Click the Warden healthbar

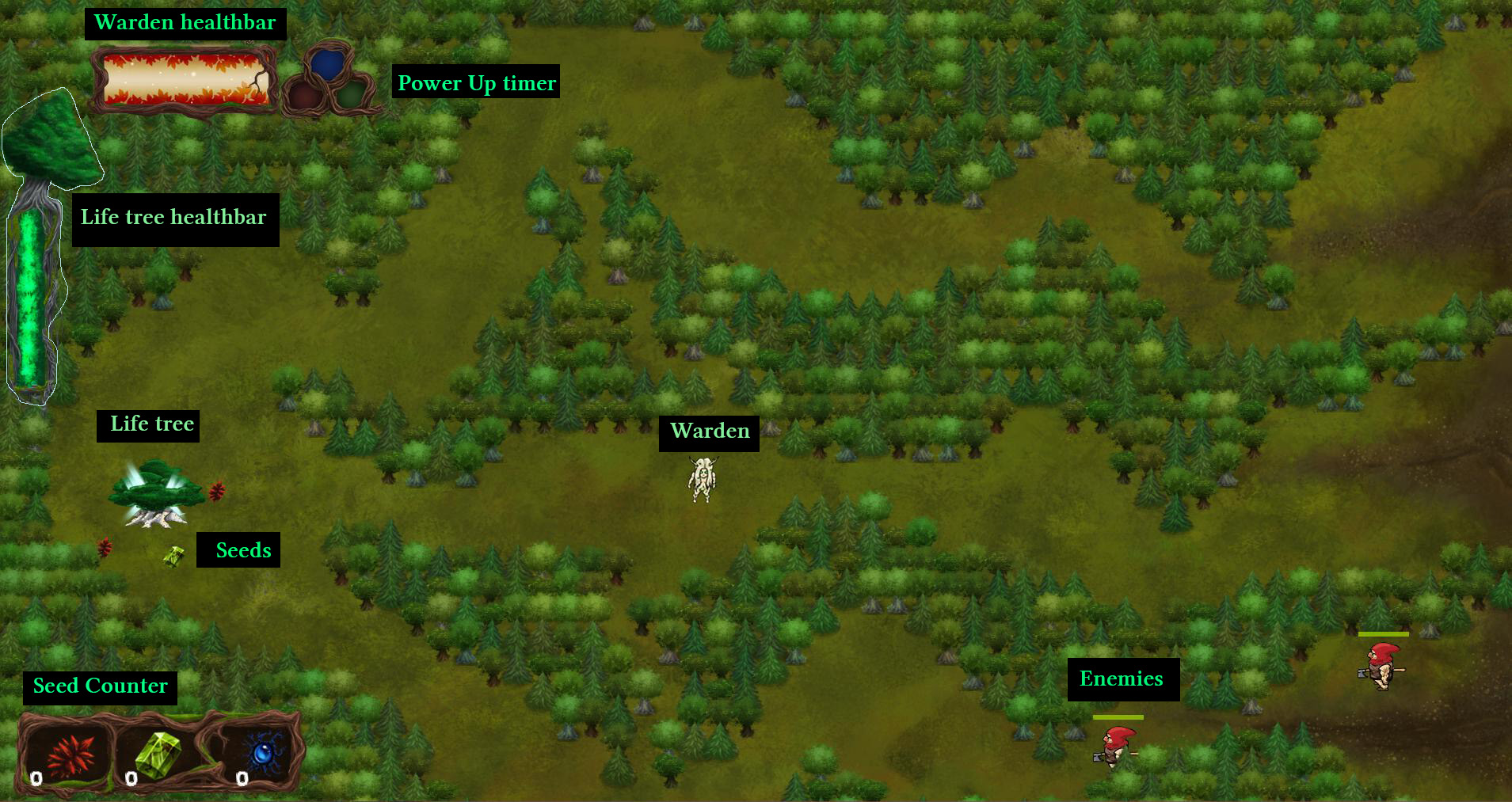point(184,78)
